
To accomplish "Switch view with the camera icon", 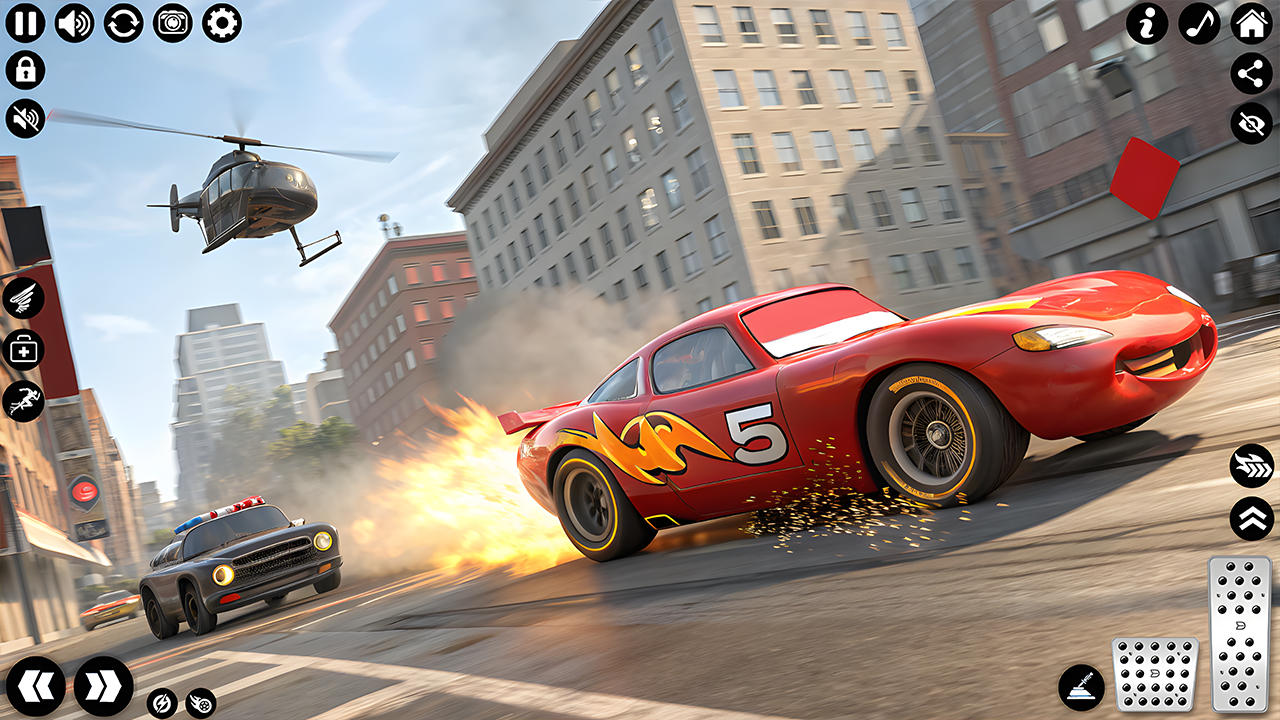I will coord(172,22).
